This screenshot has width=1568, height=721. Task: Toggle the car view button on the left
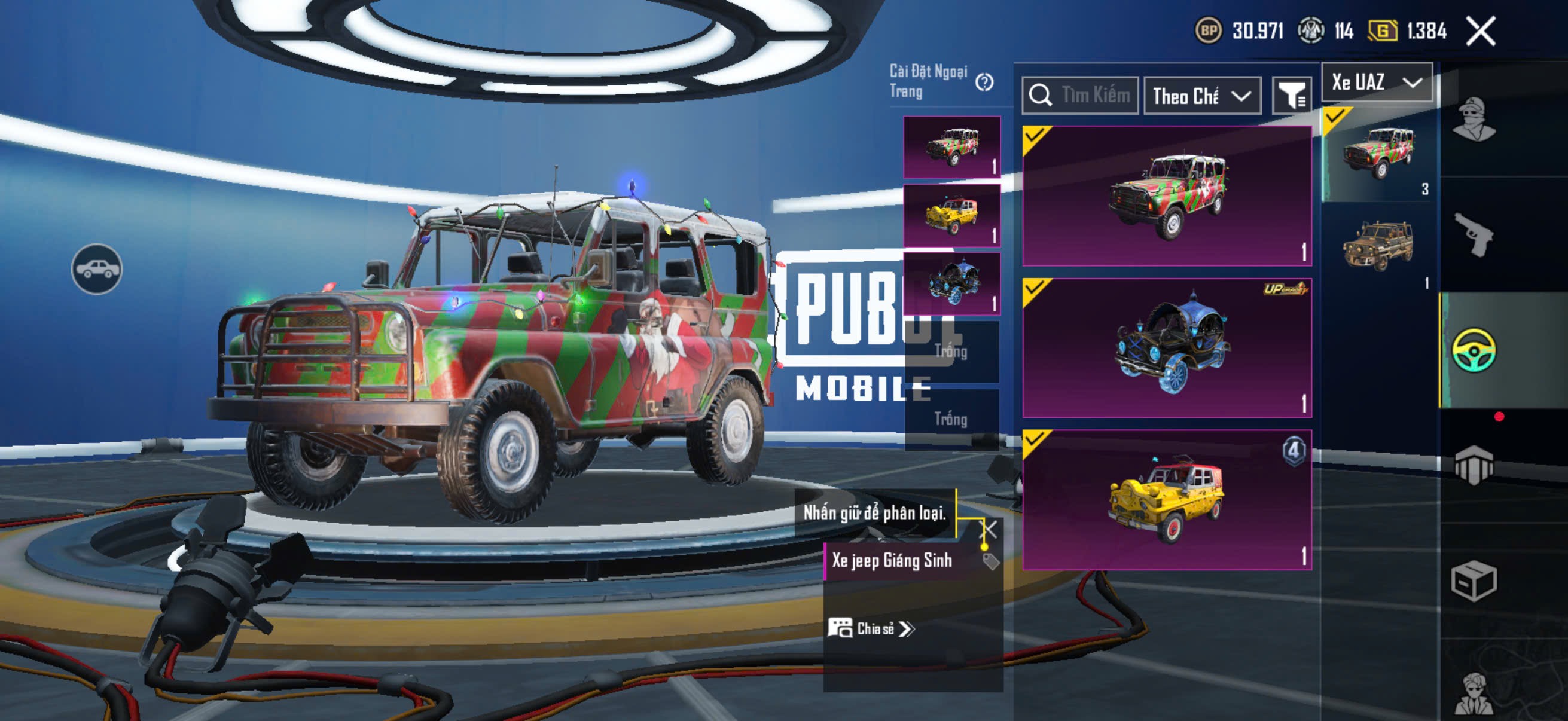pos(97,269)
